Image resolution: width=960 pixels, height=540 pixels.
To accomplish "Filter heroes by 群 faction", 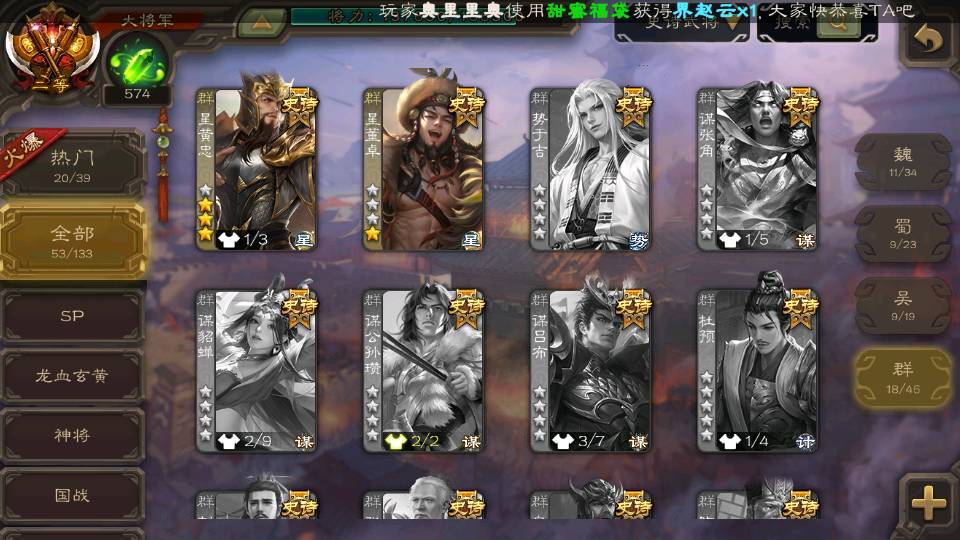I will click(902, 378).
